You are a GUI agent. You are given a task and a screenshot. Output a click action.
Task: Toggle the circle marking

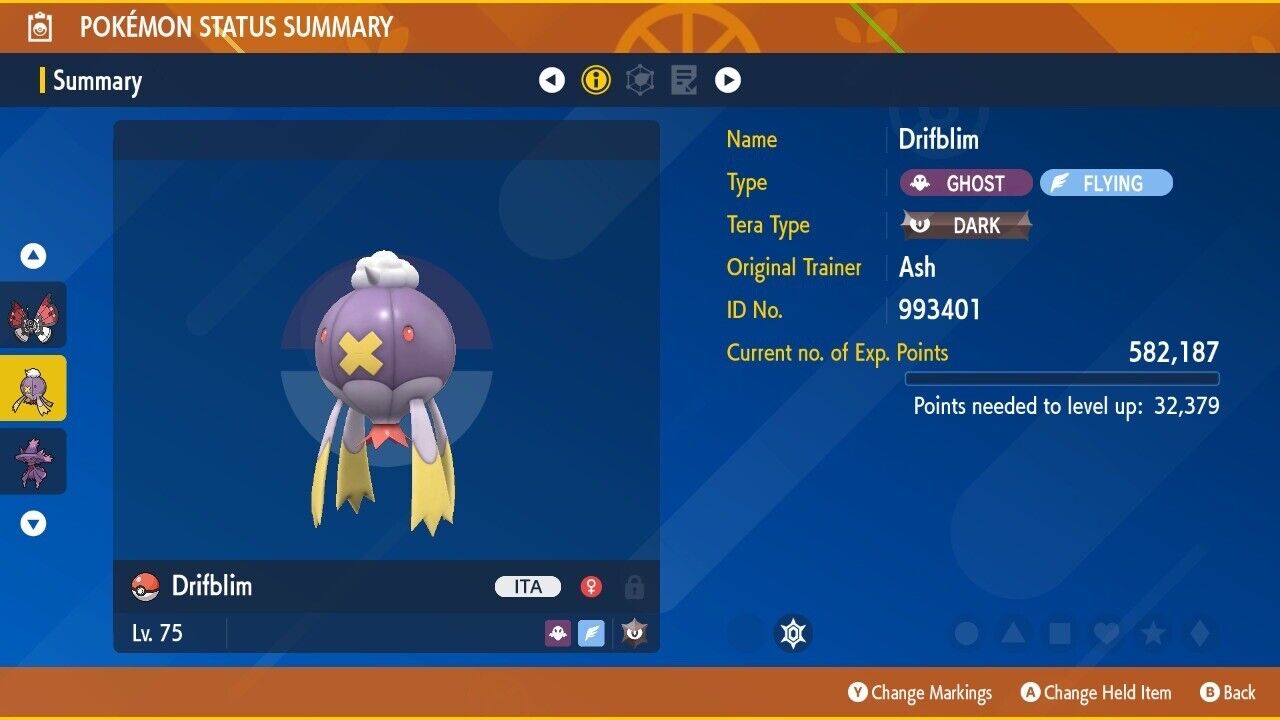point(966,633)
